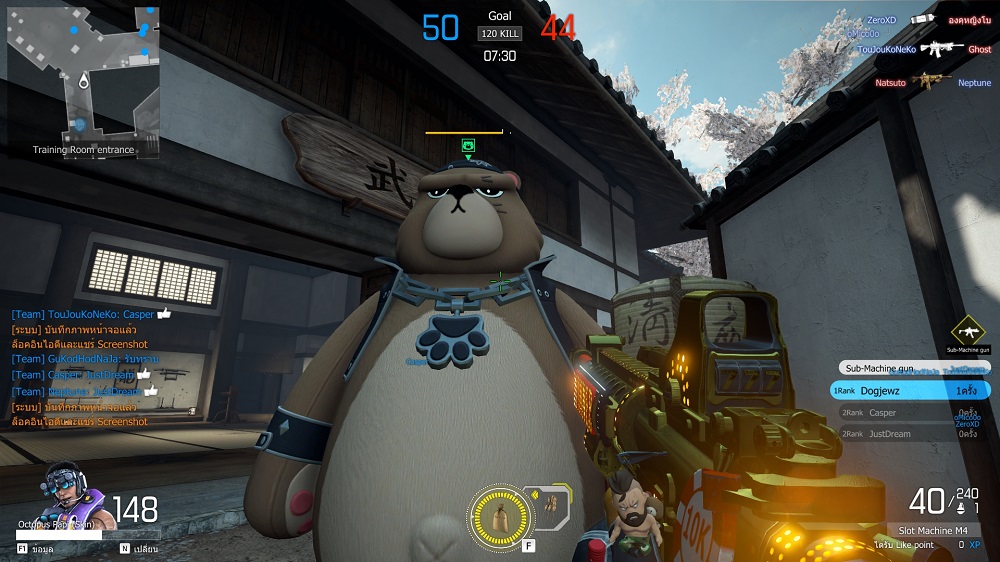Select Dogjewz's 1Rank row
The height and width of the screenshot is (562, 1000).
click(x=910, y=391)
